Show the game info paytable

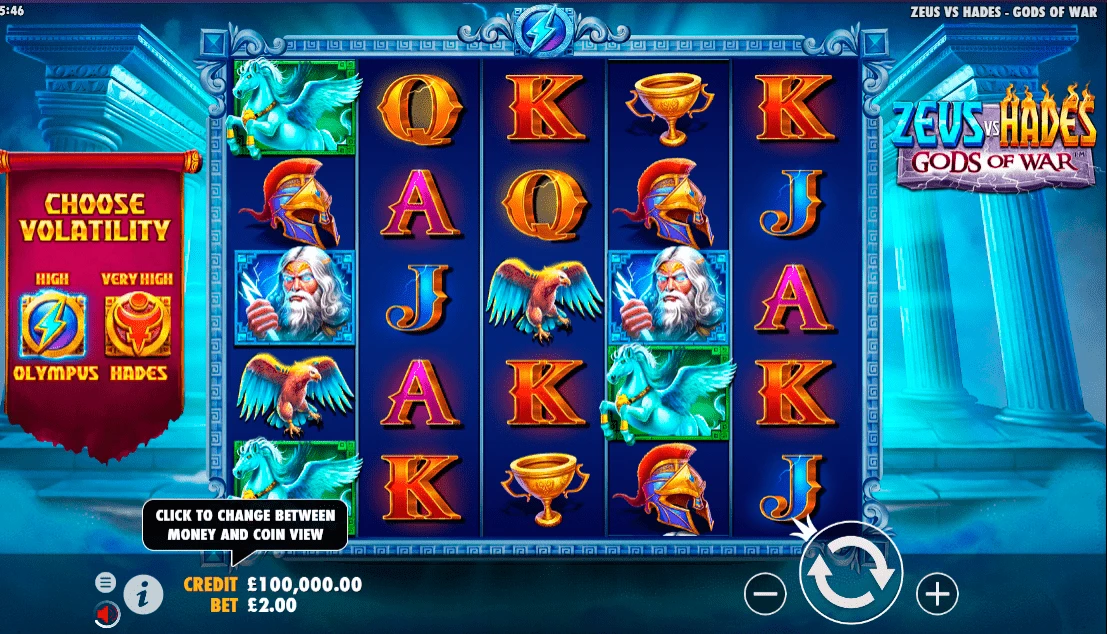tap(143, 594)
